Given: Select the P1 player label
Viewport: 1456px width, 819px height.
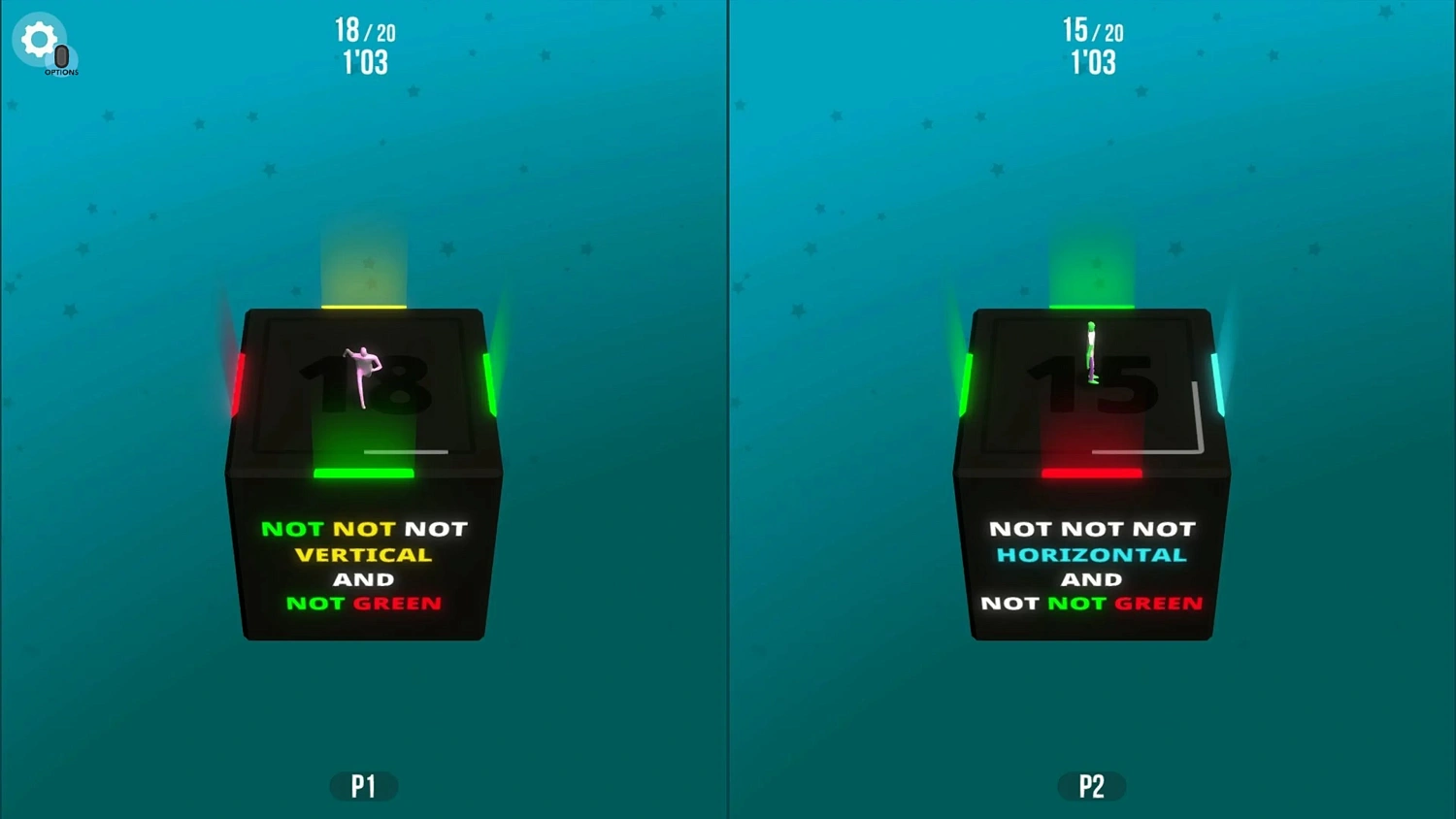Looking at the screenshot, I should point(364,786).
